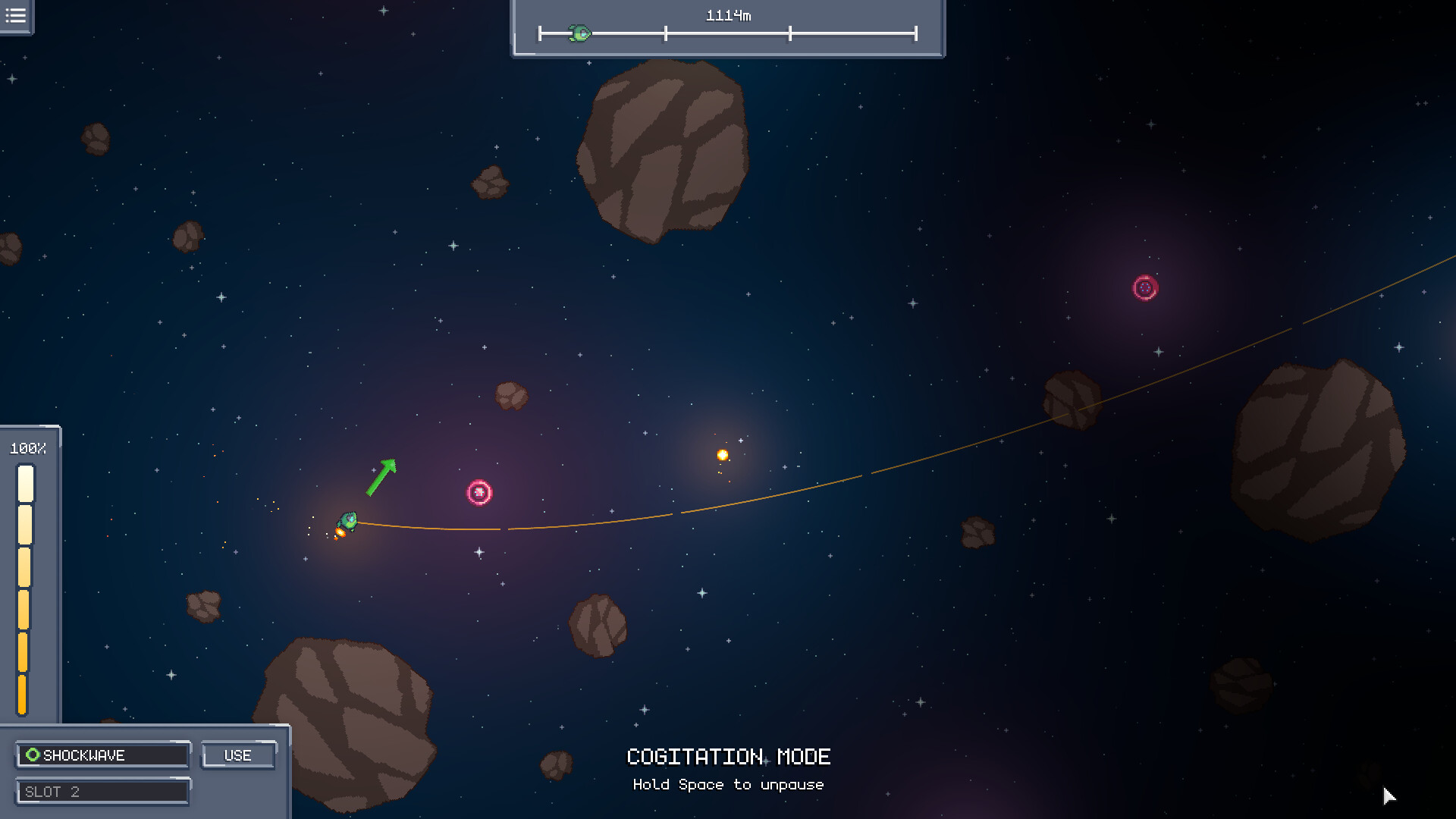
Task: Select the green thrust direction arrow
Action: pos(381,478)
